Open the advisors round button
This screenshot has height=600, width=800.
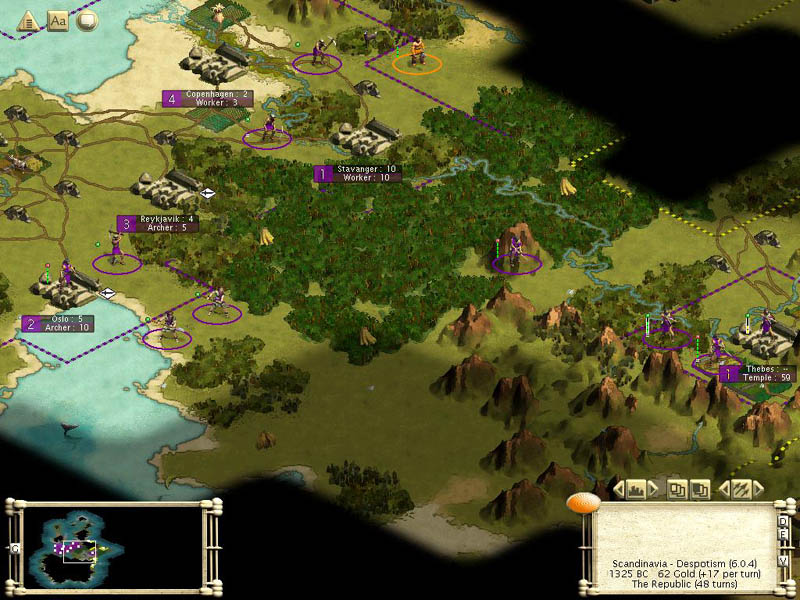pyautogui.click(x=88, y=19)
